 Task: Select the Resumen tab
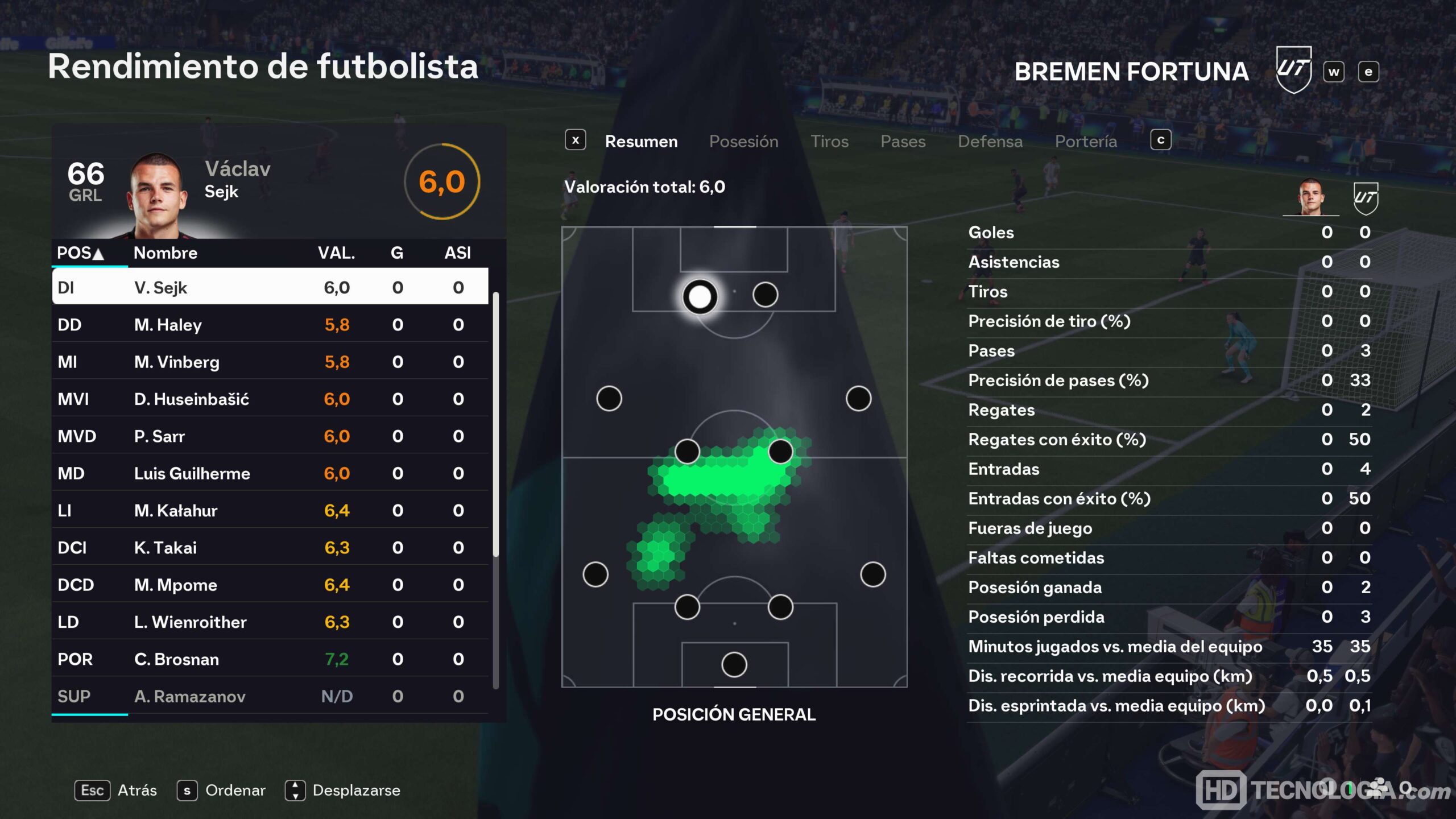pyautogui.click(x=641, y=142)
